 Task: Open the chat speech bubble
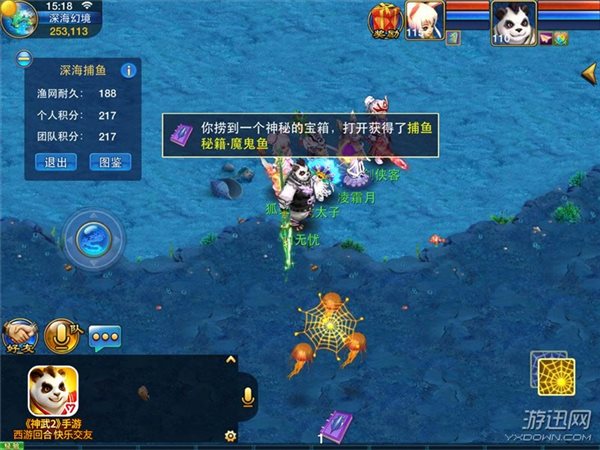pos(105,337)
